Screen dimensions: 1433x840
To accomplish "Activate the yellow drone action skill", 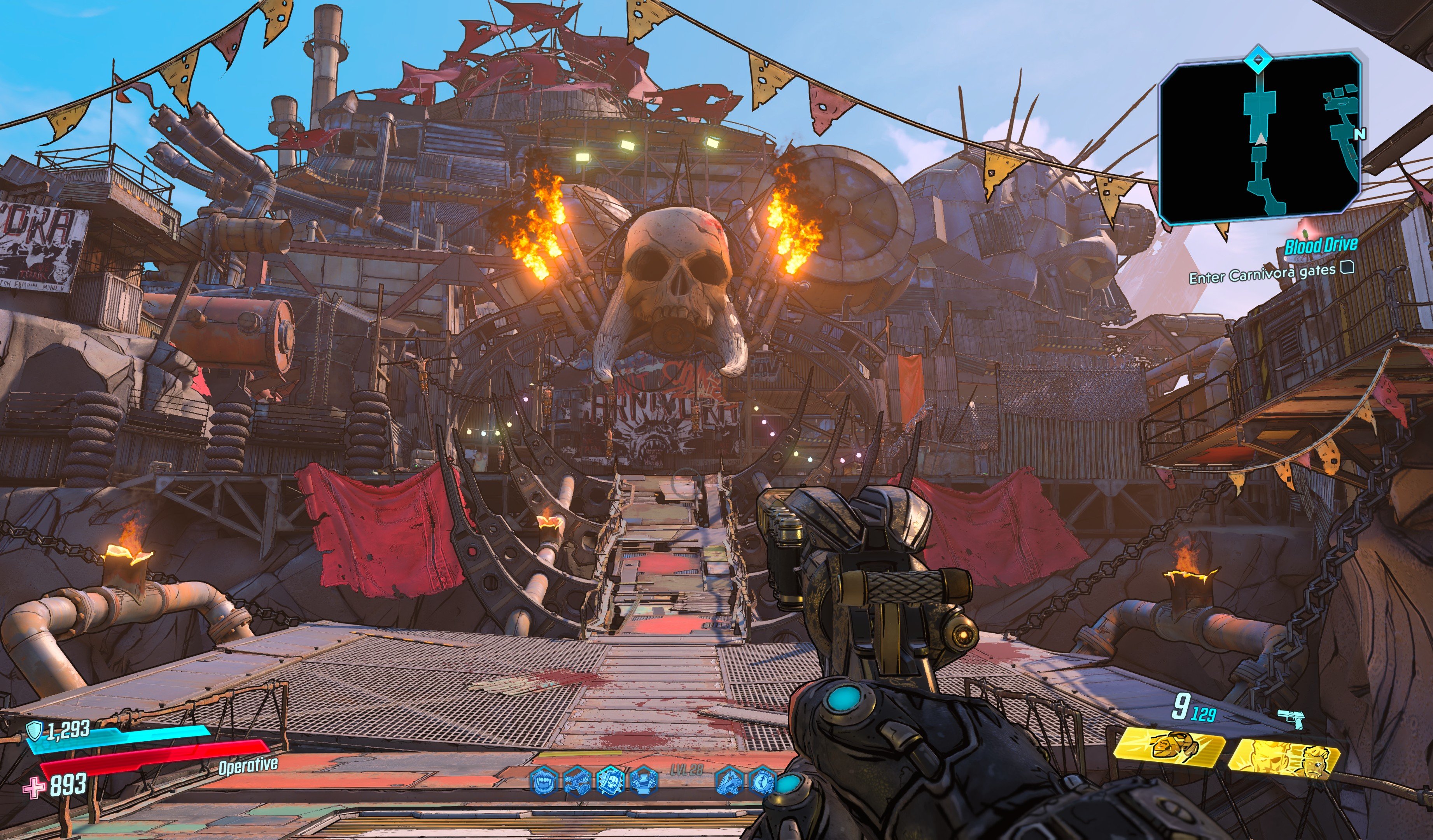I will [1169, 747].
